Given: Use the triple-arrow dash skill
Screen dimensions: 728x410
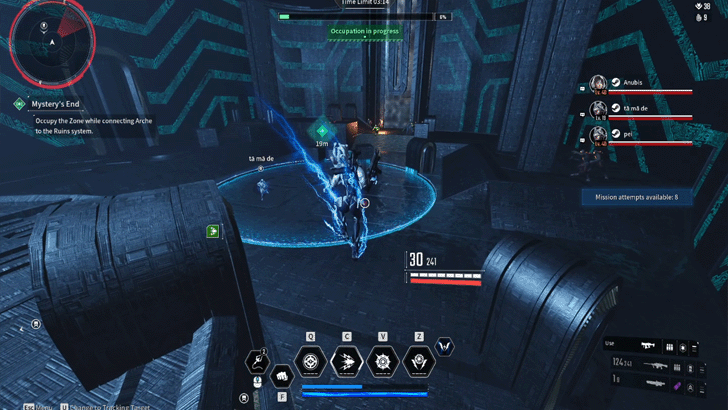Looking at the screenshot, I should click(347, 362).
